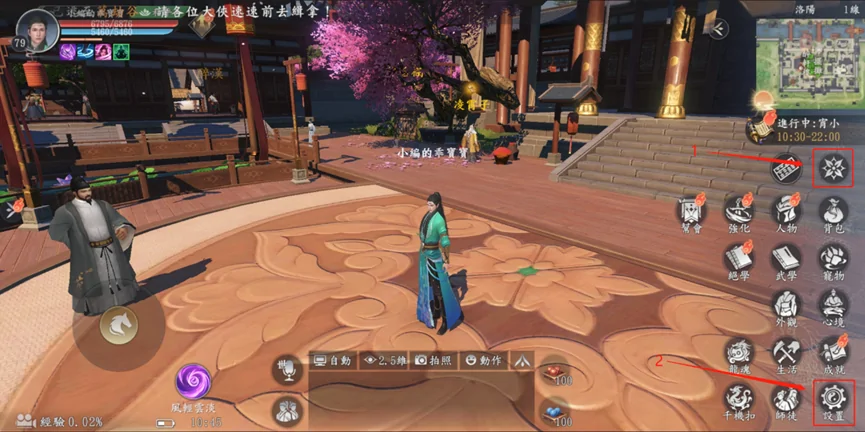
Task: Open the 背包 backpack
Action: click(833, 212)
